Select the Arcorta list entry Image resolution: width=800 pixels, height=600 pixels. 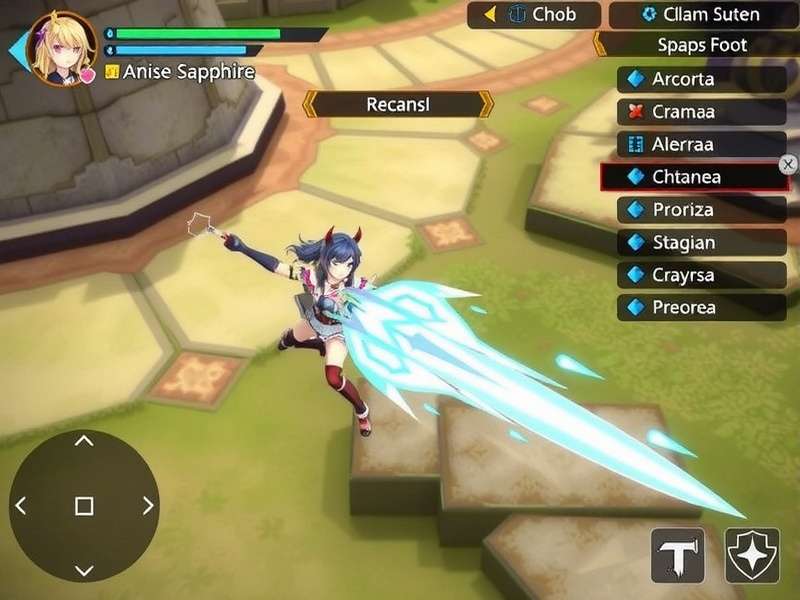[702, 79]
